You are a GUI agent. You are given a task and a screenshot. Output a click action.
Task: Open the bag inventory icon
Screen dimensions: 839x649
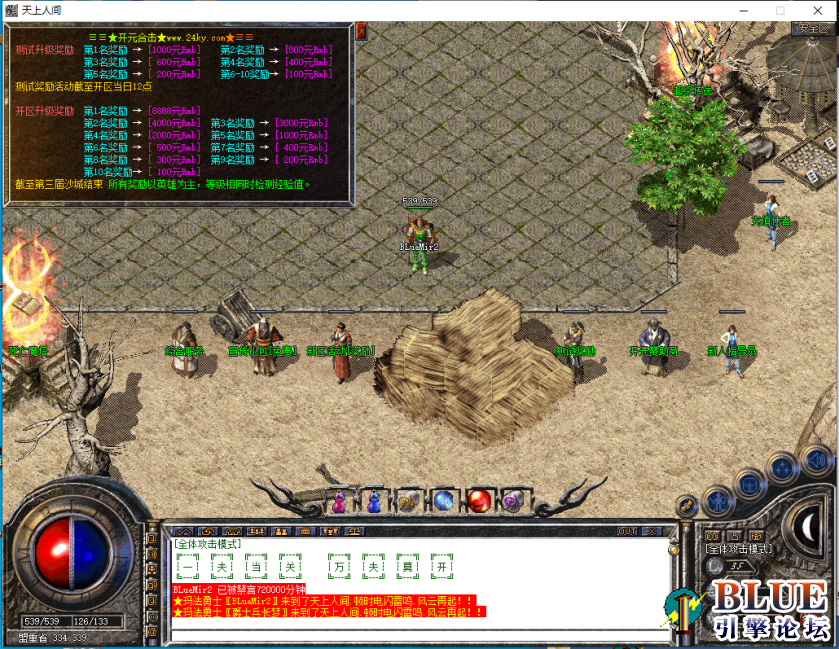[749, 483]
